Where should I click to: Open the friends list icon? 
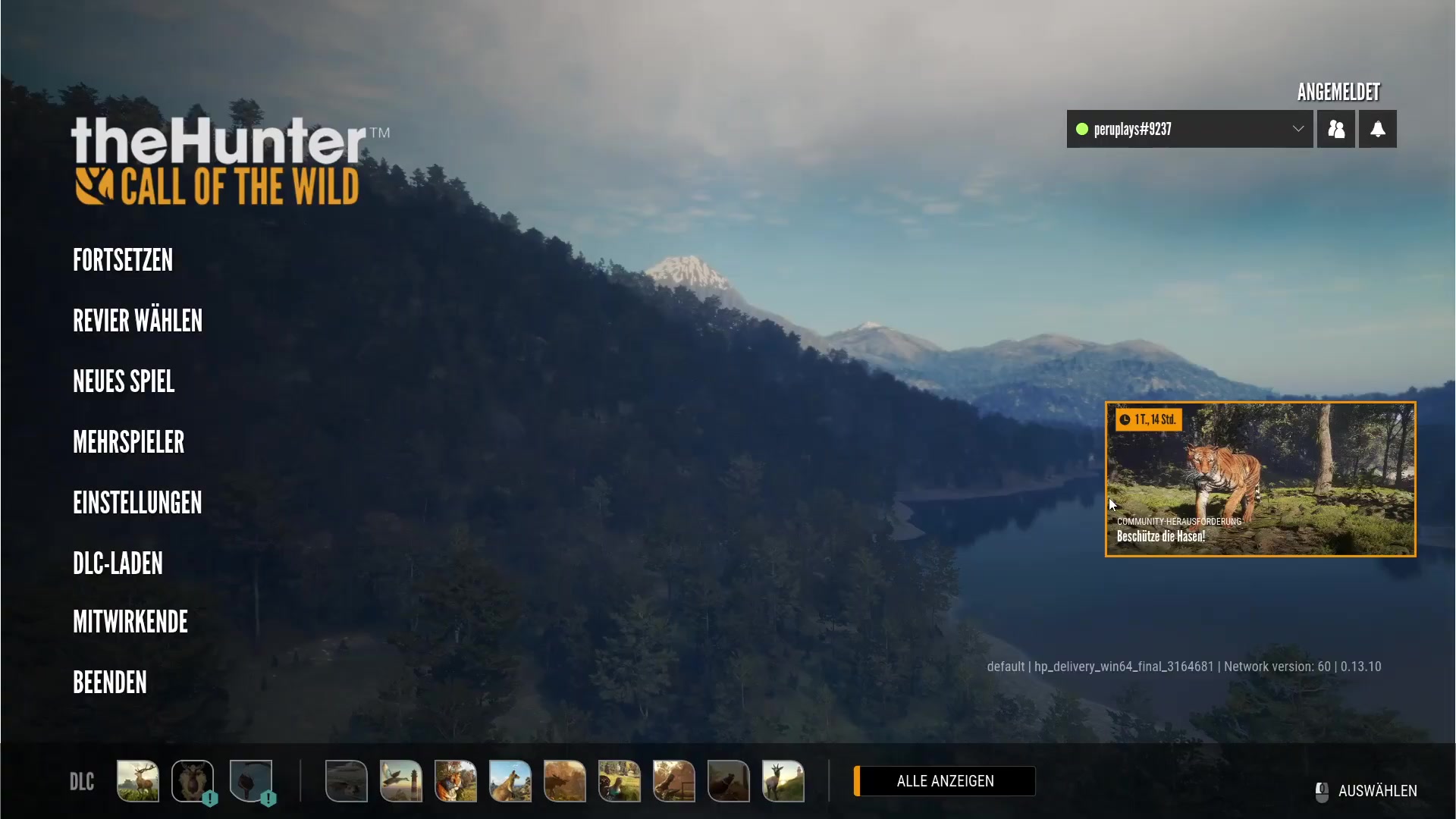coord(1335,129)
